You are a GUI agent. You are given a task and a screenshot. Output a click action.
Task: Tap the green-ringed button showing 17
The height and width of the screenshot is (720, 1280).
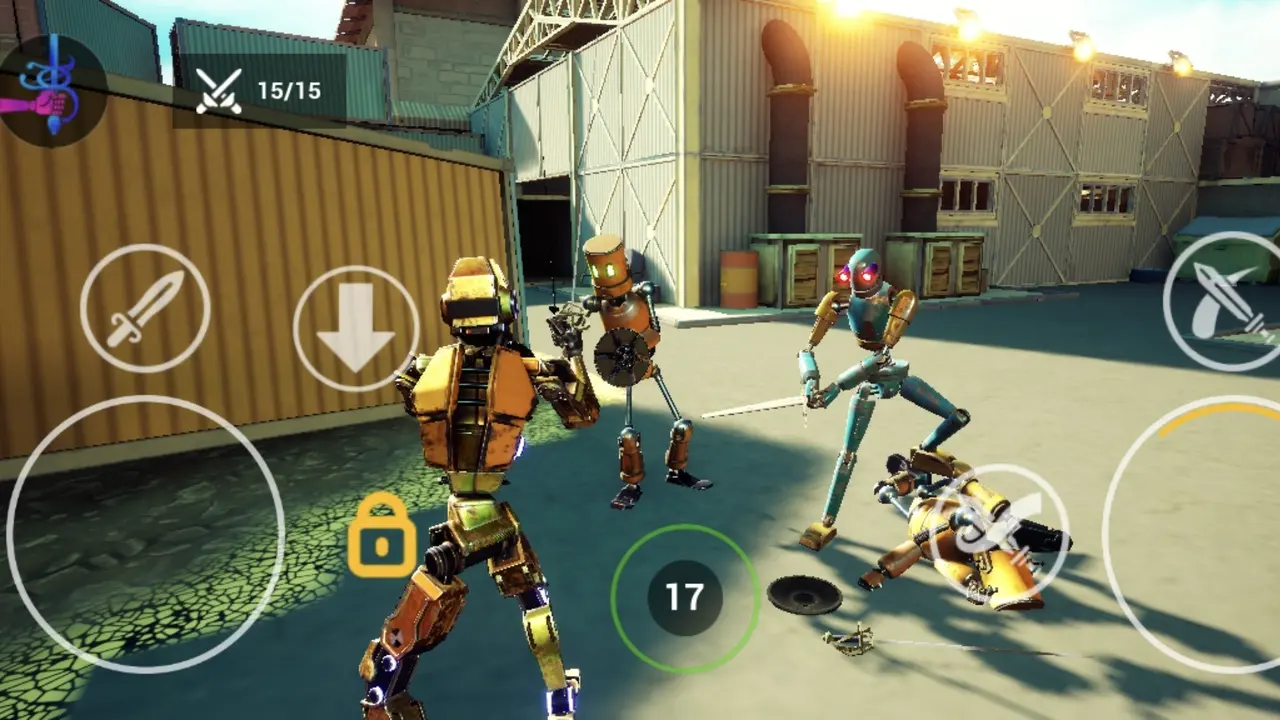point(685,598)
